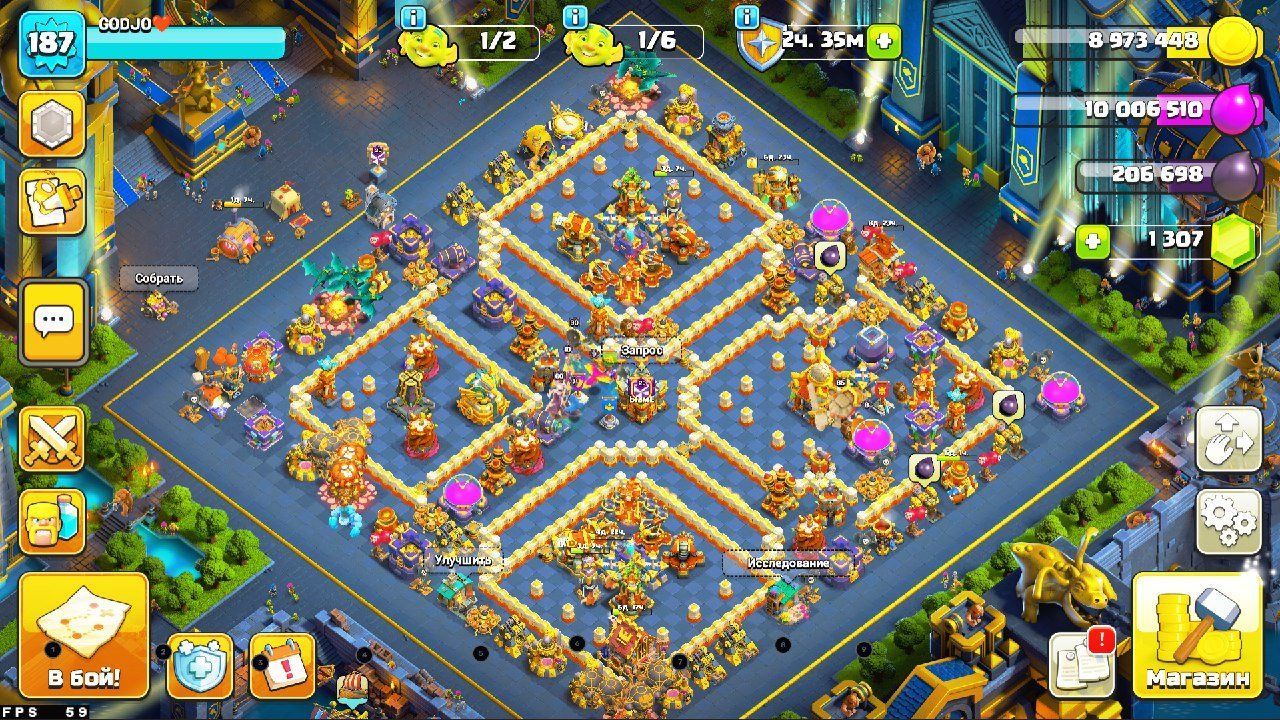Viewport: 1280px width, 720px height.
Task: Tap the "Исследование" research label
Action: click(x=788, y=563)
